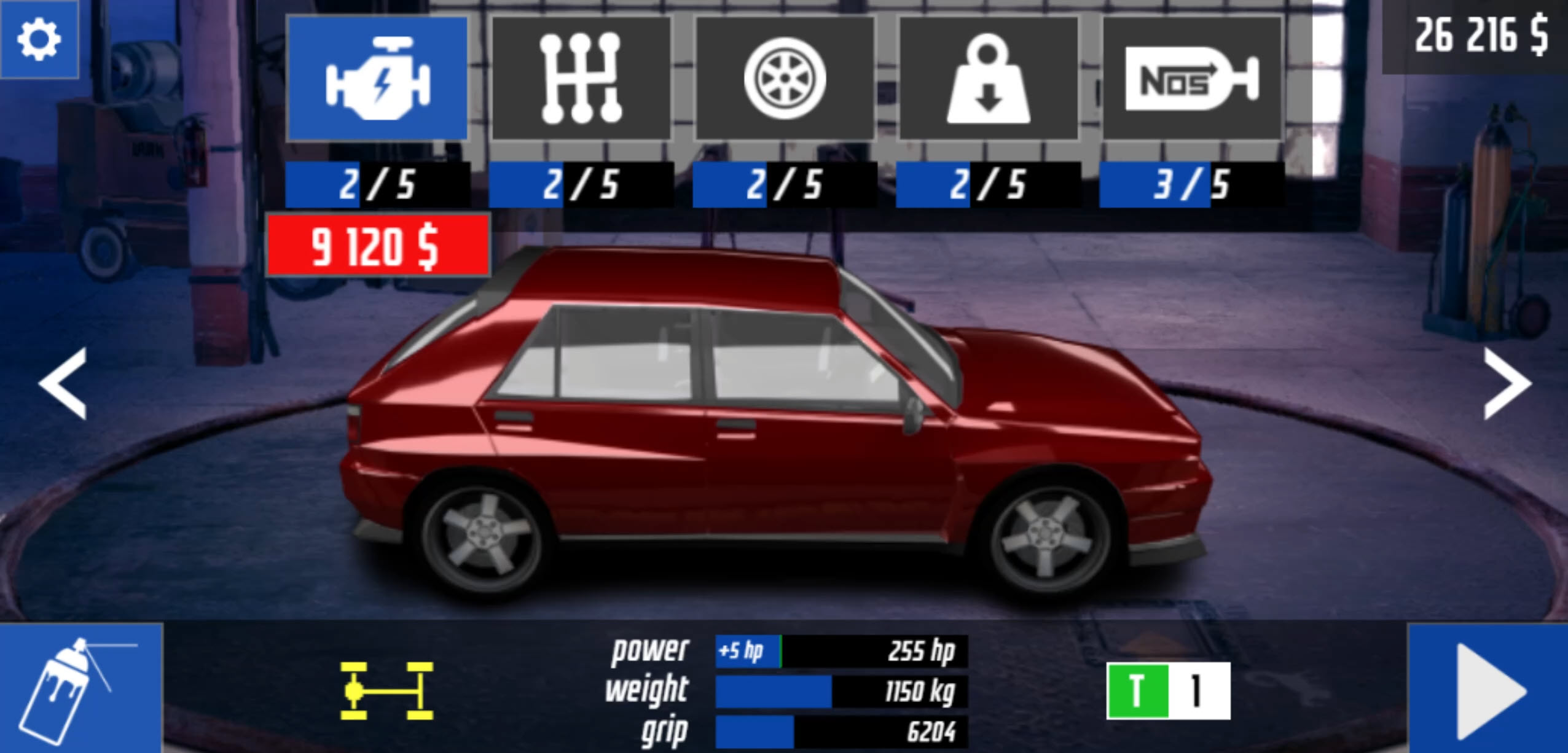Select the engine upgrade category
Image resolution: width=1568 pixels, height=753 pixels.
[x=377, y=80]
